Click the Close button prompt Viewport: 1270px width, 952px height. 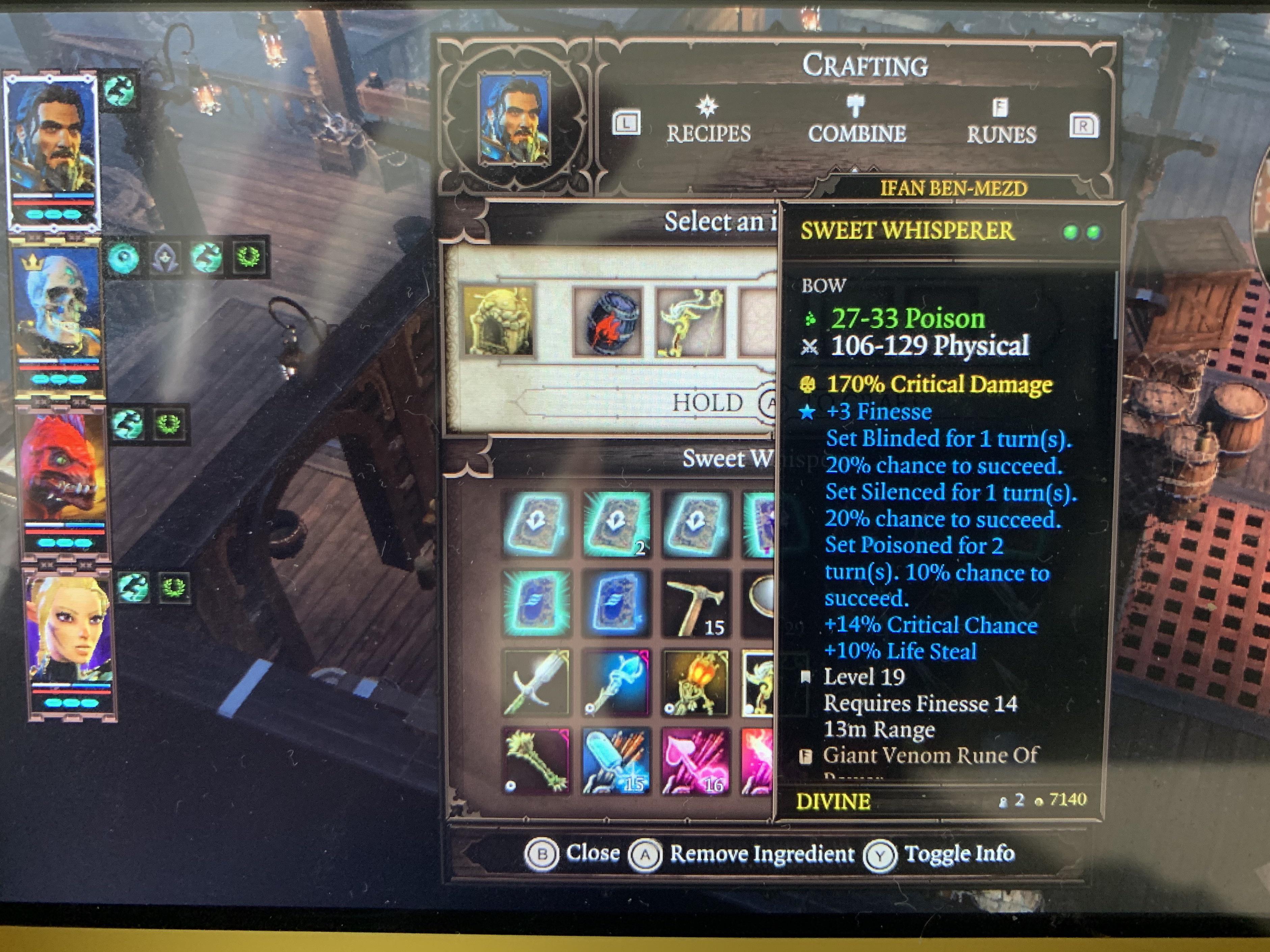[580, 854]
